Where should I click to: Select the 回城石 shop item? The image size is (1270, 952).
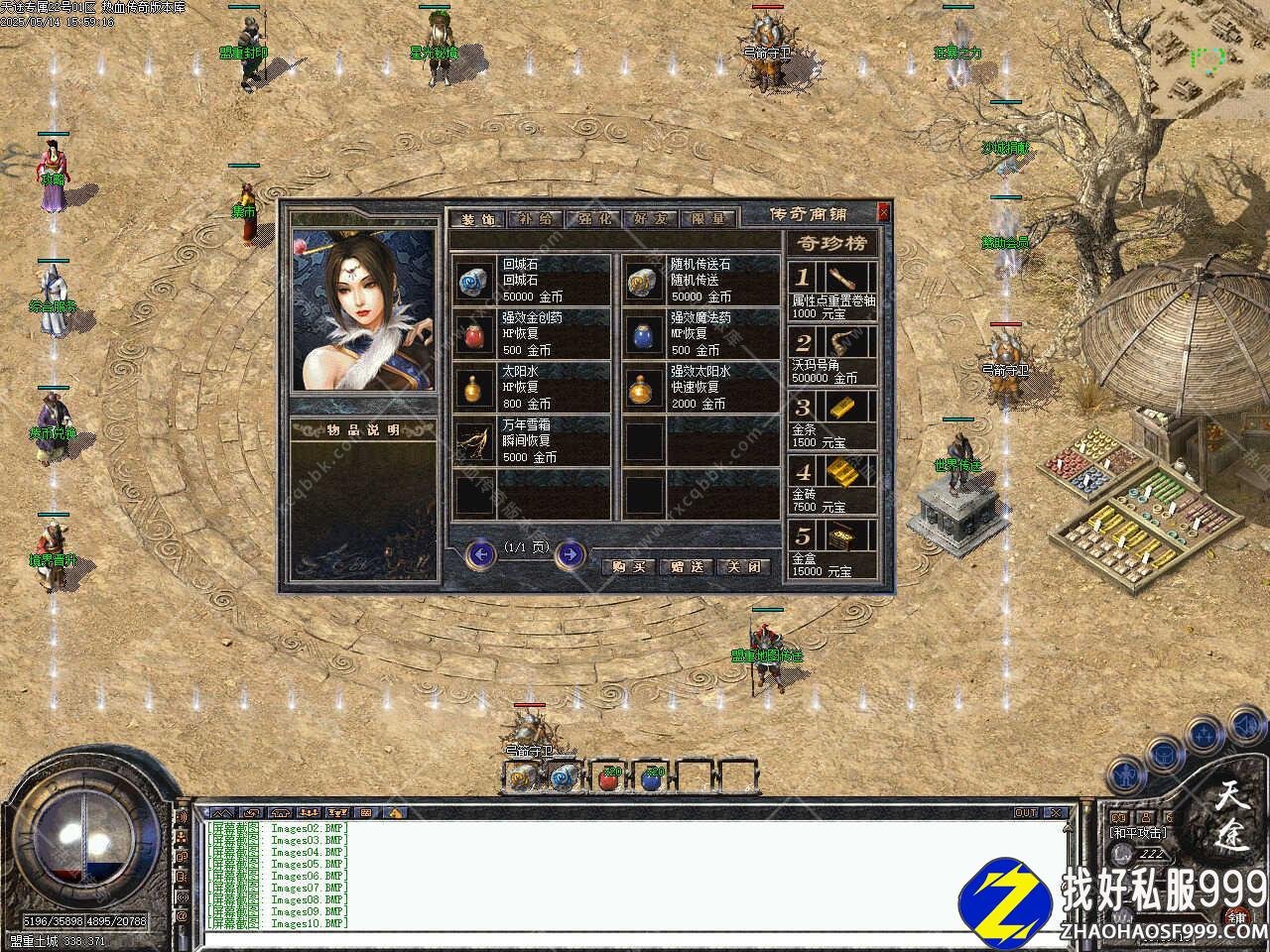(533, 281)
